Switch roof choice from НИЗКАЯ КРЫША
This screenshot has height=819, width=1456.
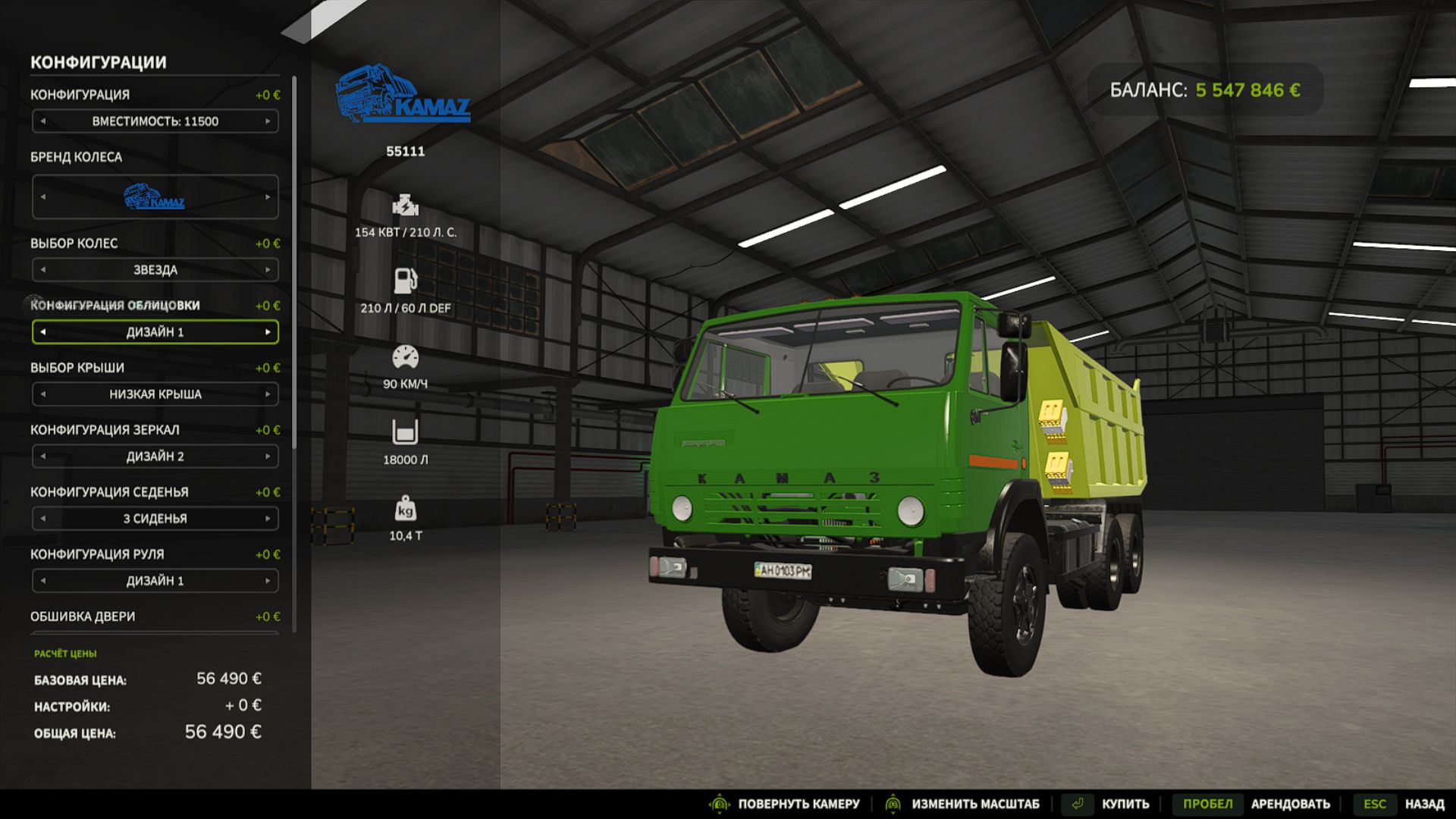[269, 394]
